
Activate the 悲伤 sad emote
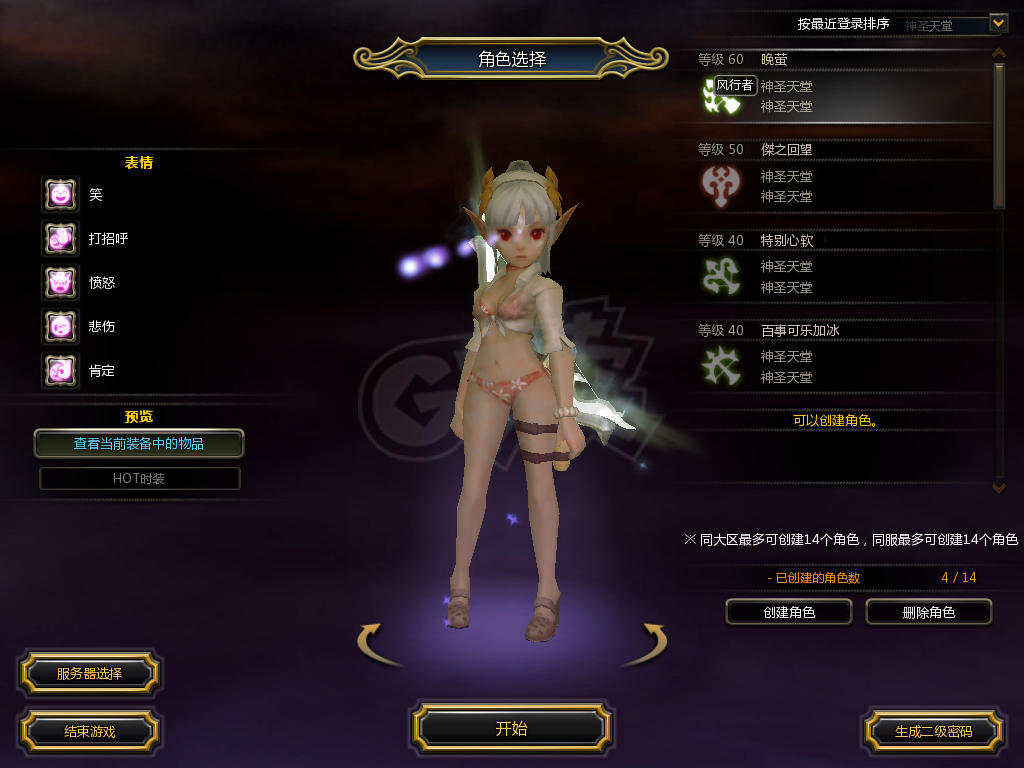tap(60, 326)
